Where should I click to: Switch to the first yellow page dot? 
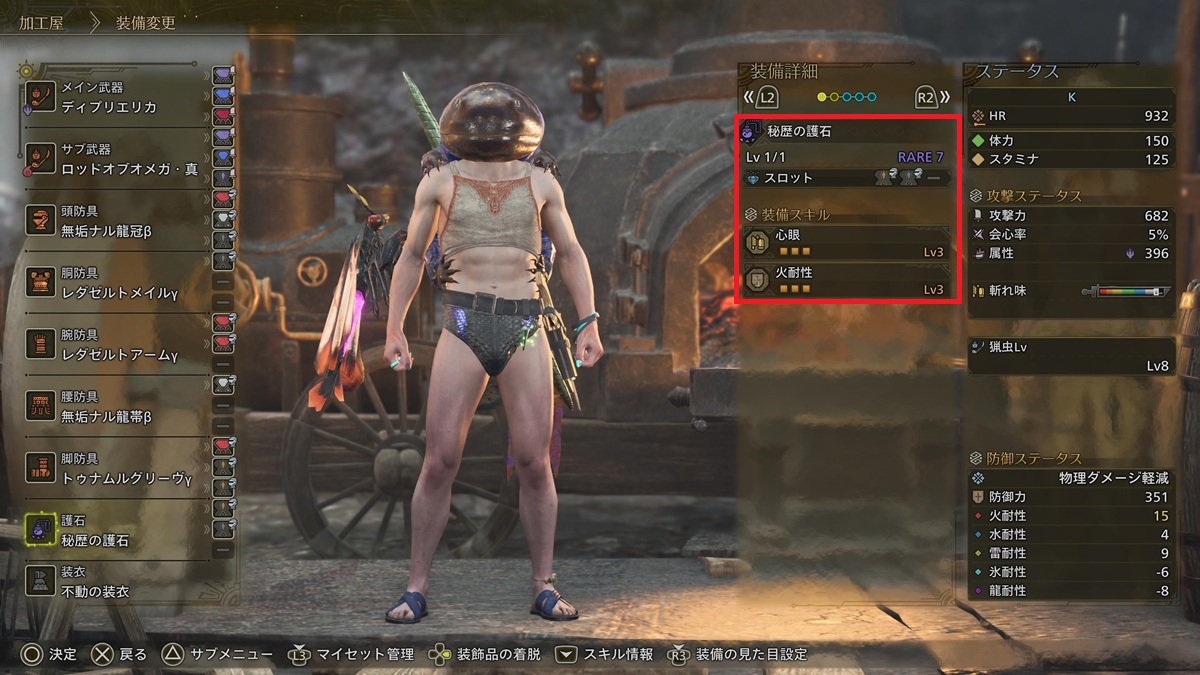pyautogui.click(x=822, y=97)
